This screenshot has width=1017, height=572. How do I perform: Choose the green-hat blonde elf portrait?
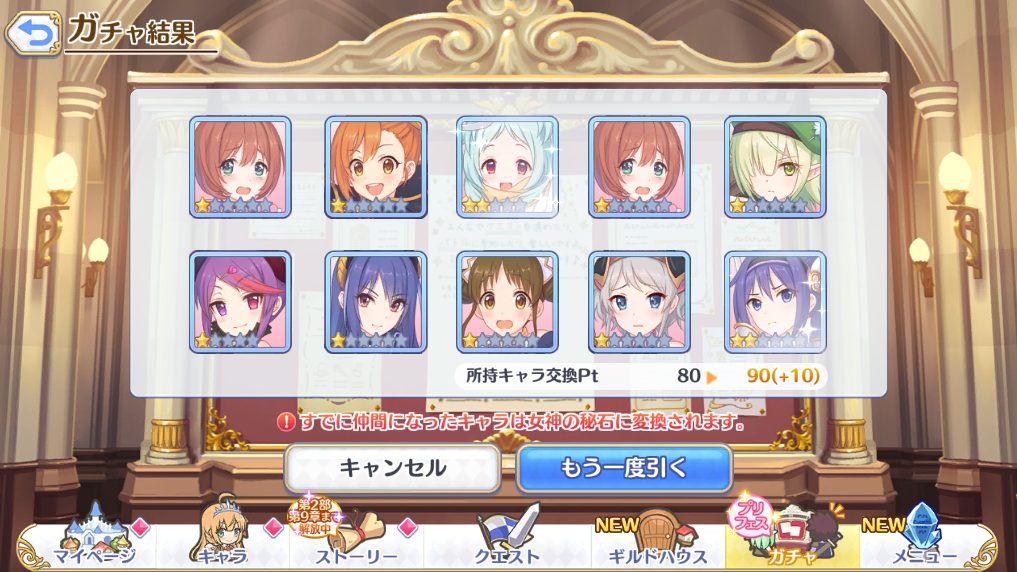pyautogui.click(x=775, y=167)
